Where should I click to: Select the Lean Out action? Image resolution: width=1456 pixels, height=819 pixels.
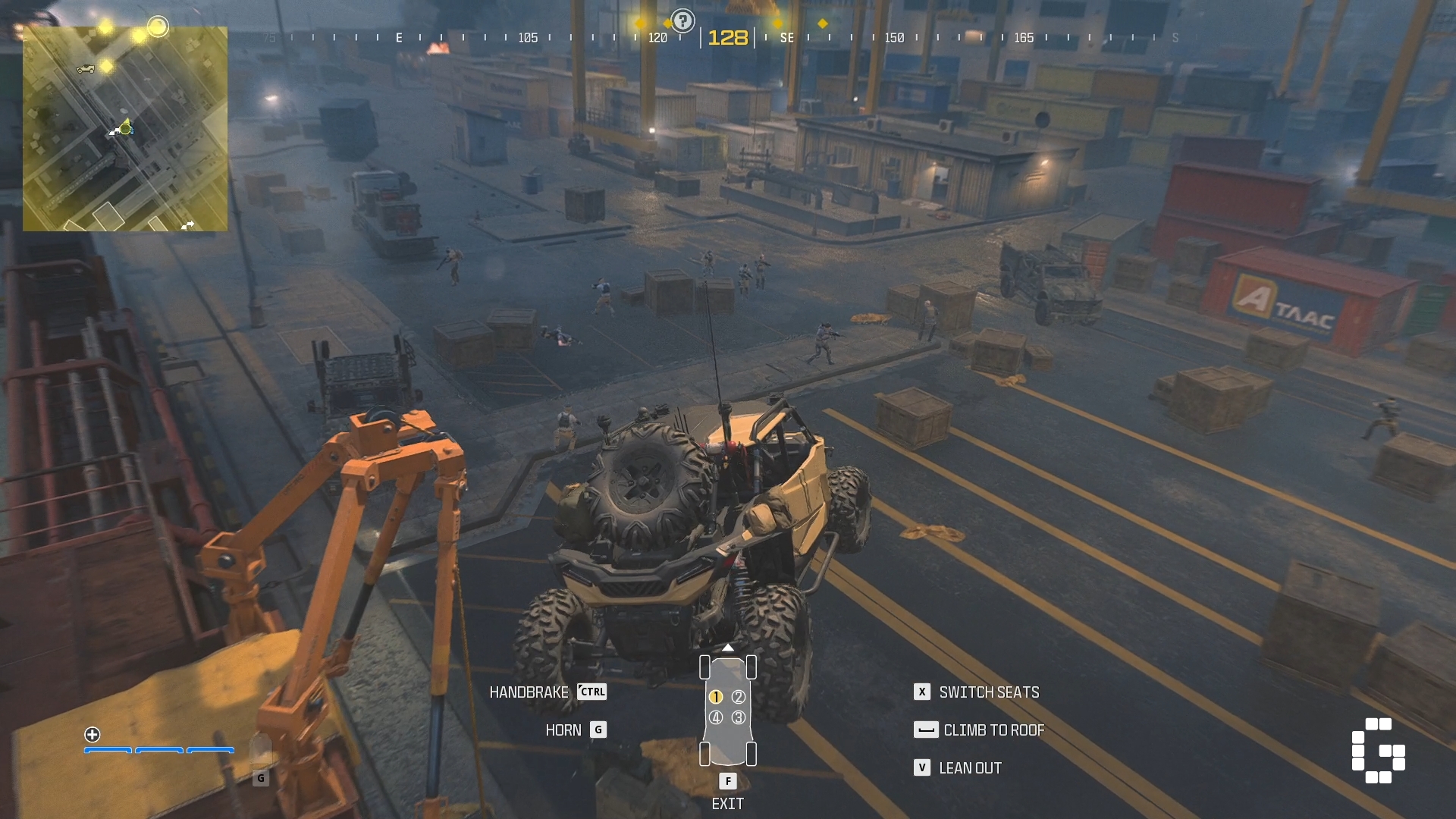[x=971, y=767]
